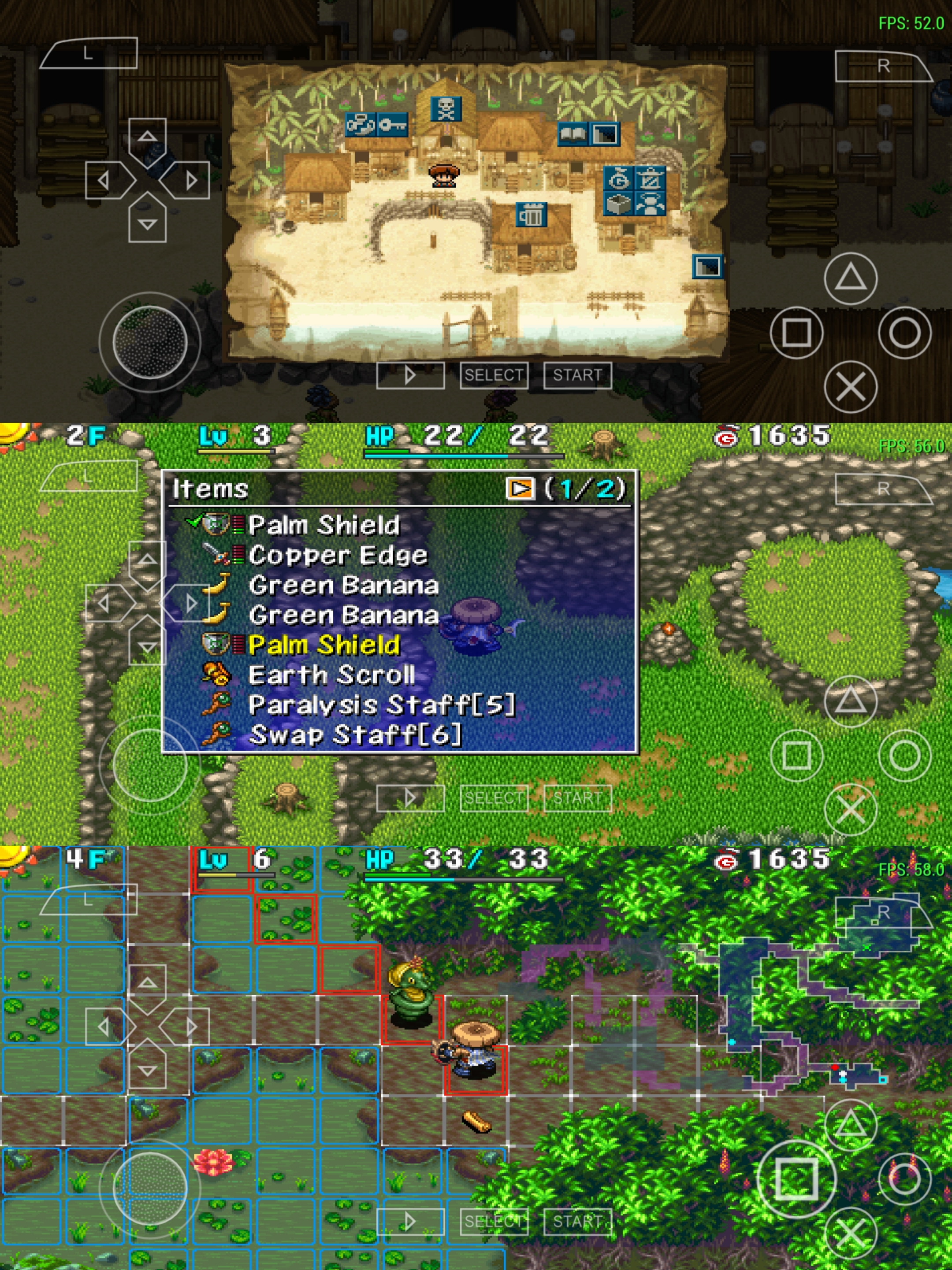Image resolution: width=952 pixels, height=1270 pixels.
Task: Select the yellow highlighted Palm Shield
Action: pos(324,645)
